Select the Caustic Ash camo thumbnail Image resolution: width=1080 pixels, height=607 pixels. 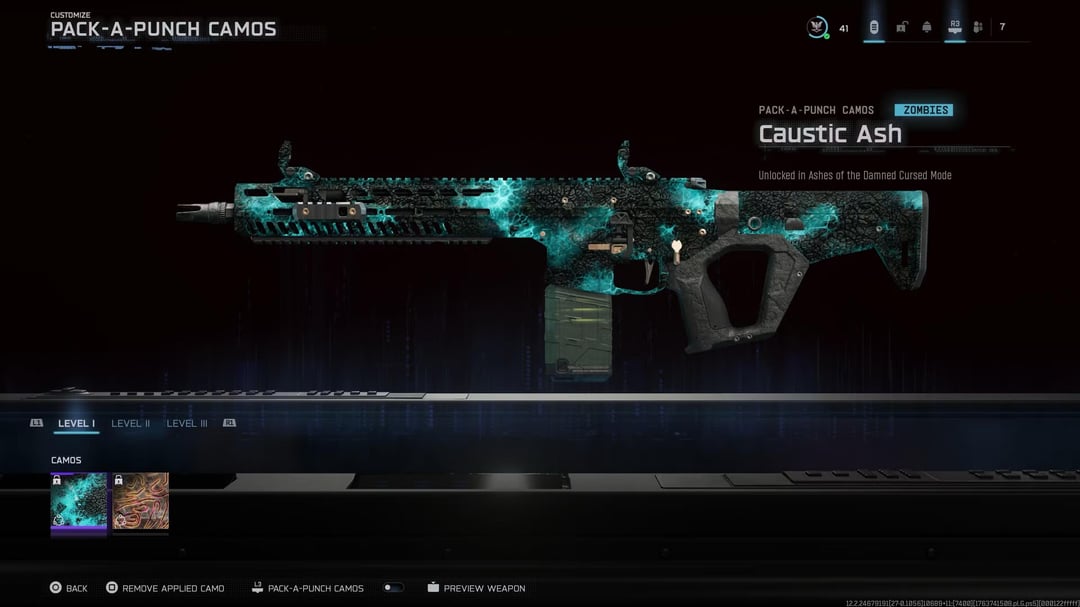point(79,501)
